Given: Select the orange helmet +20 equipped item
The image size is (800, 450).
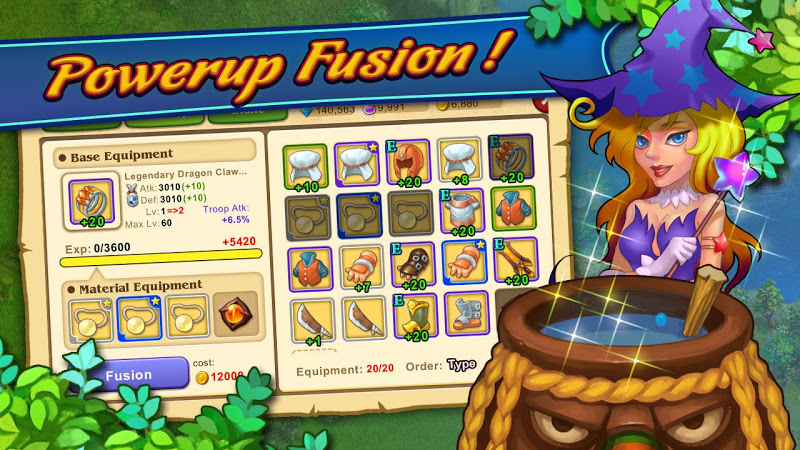Looking at the screenshot, I should click(408, 160).
